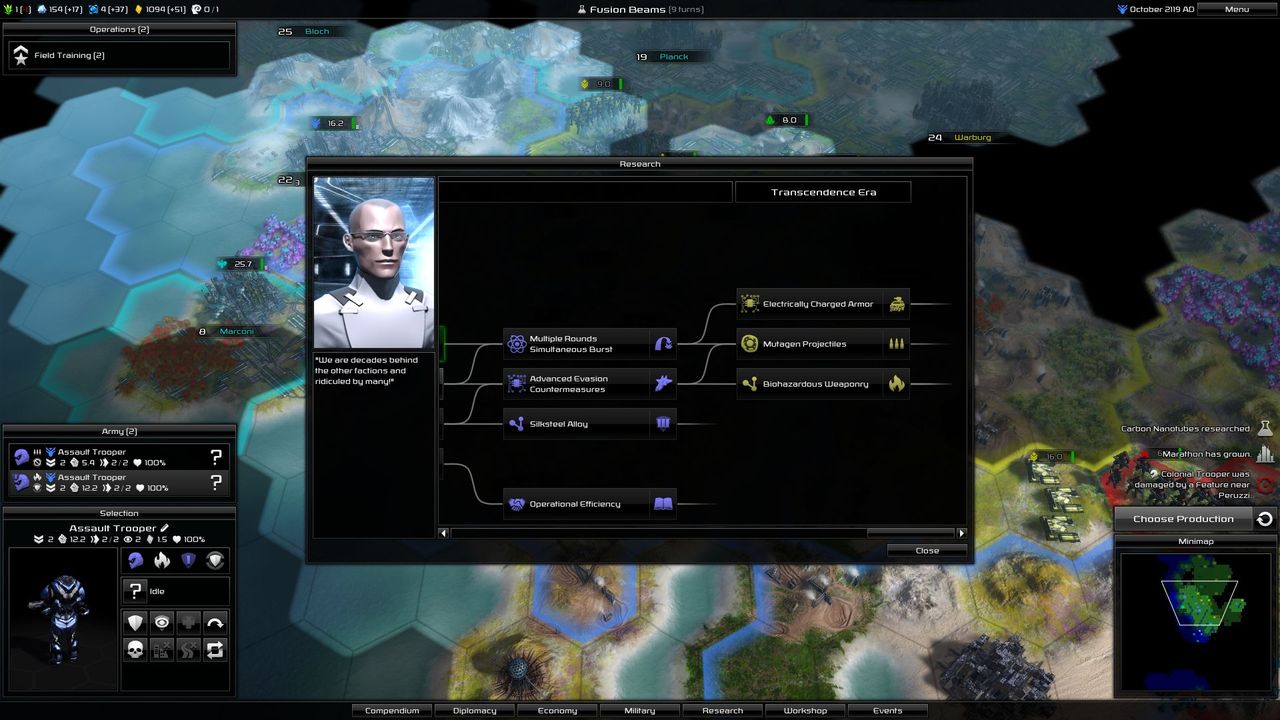1280x720 pixels.
Task: Expand the Operations panel header
Action: point(118,29)
